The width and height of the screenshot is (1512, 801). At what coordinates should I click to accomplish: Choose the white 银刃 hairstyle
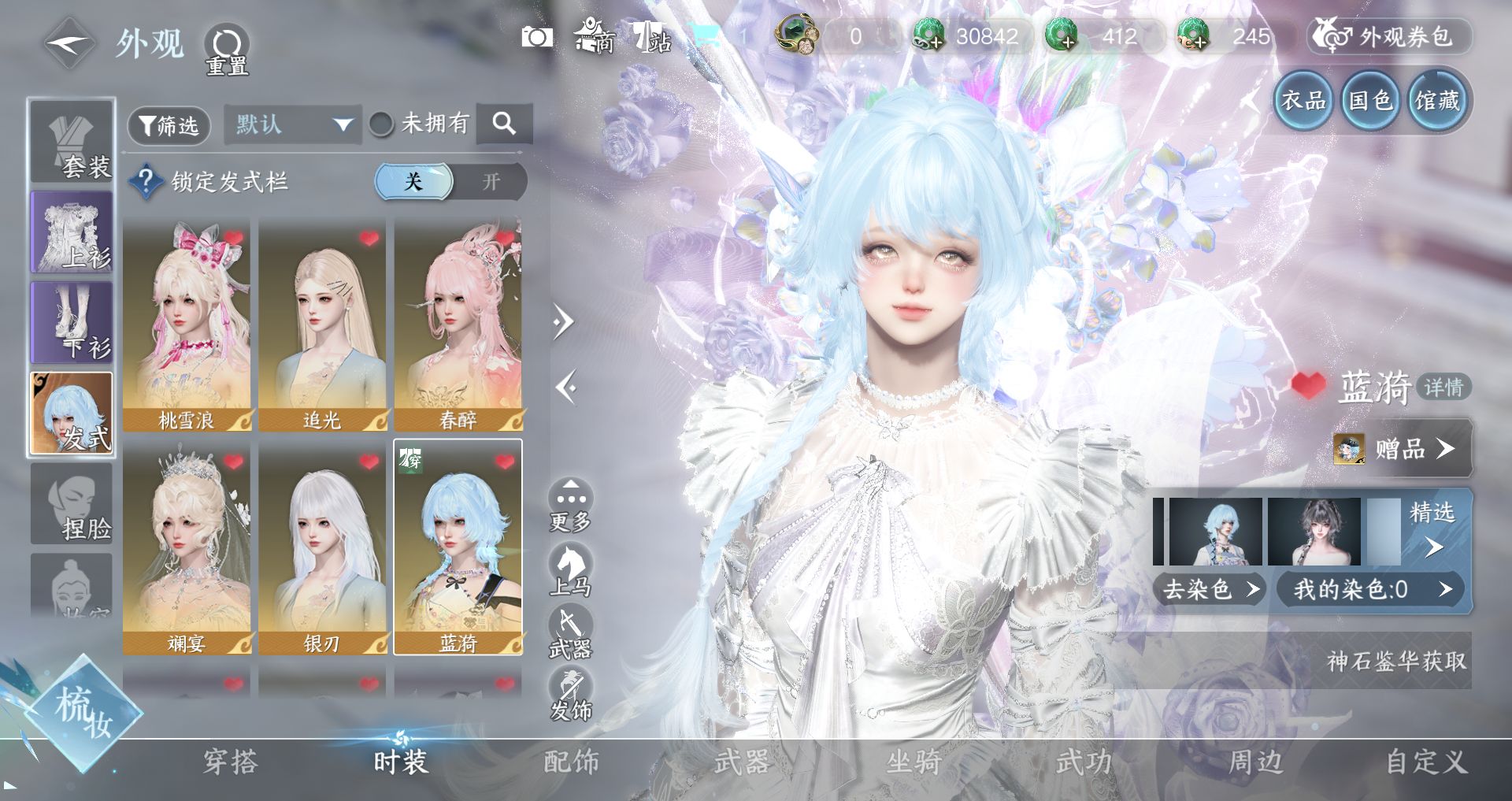point(322,547)
